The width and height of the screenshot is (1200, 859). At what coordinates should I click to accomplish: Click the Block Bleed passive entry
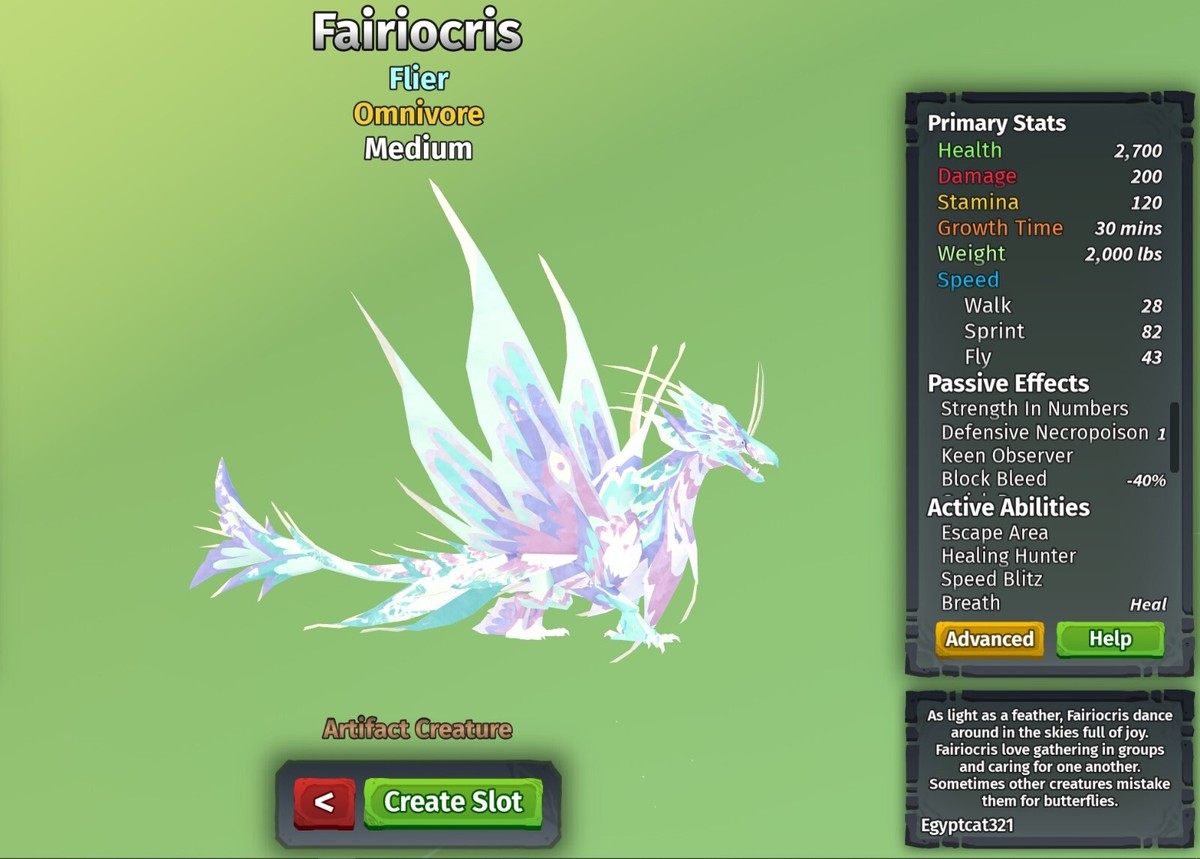(994, 479)
